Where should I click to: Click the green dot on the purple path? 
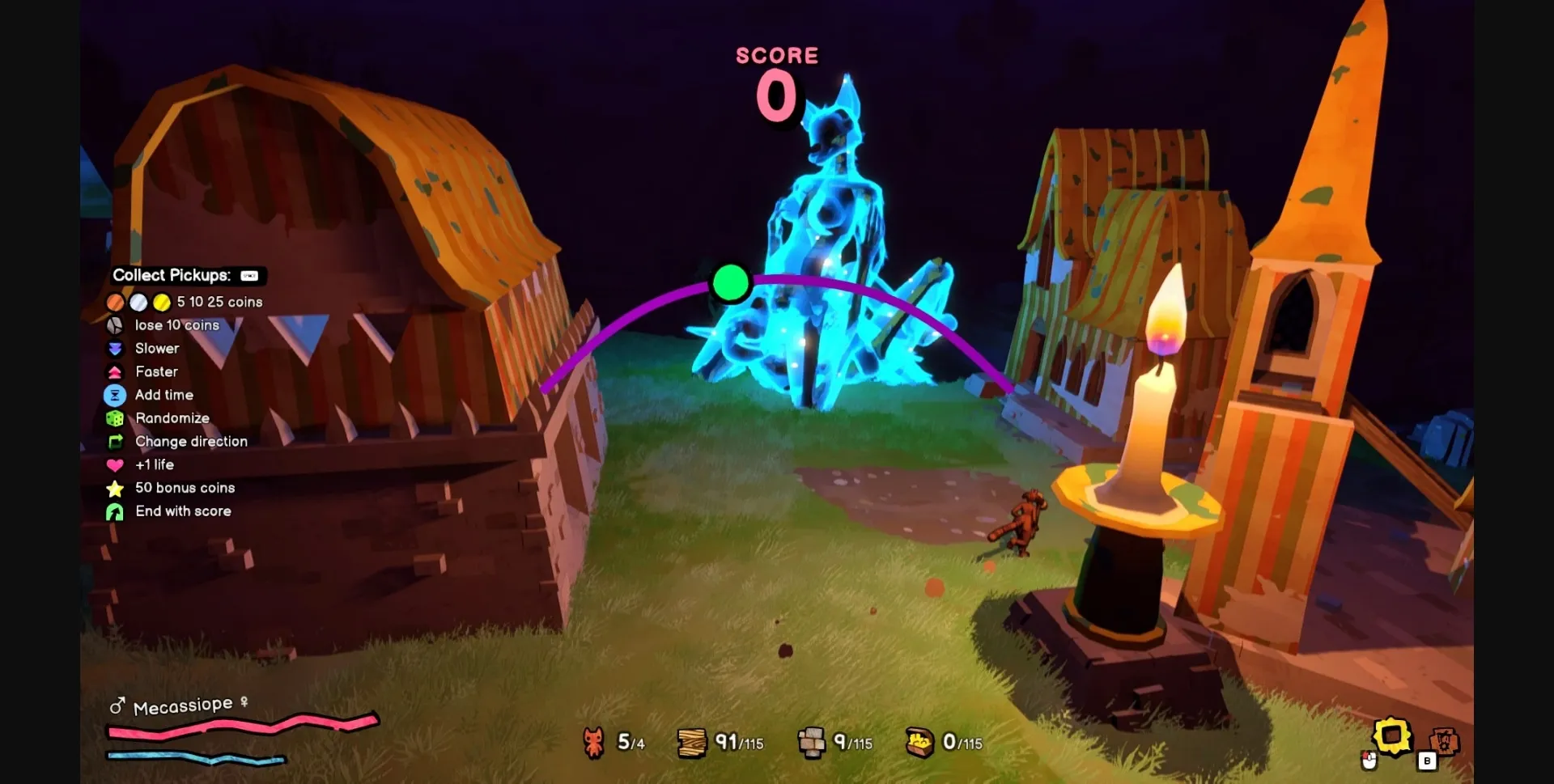click(x=729, y=283)
